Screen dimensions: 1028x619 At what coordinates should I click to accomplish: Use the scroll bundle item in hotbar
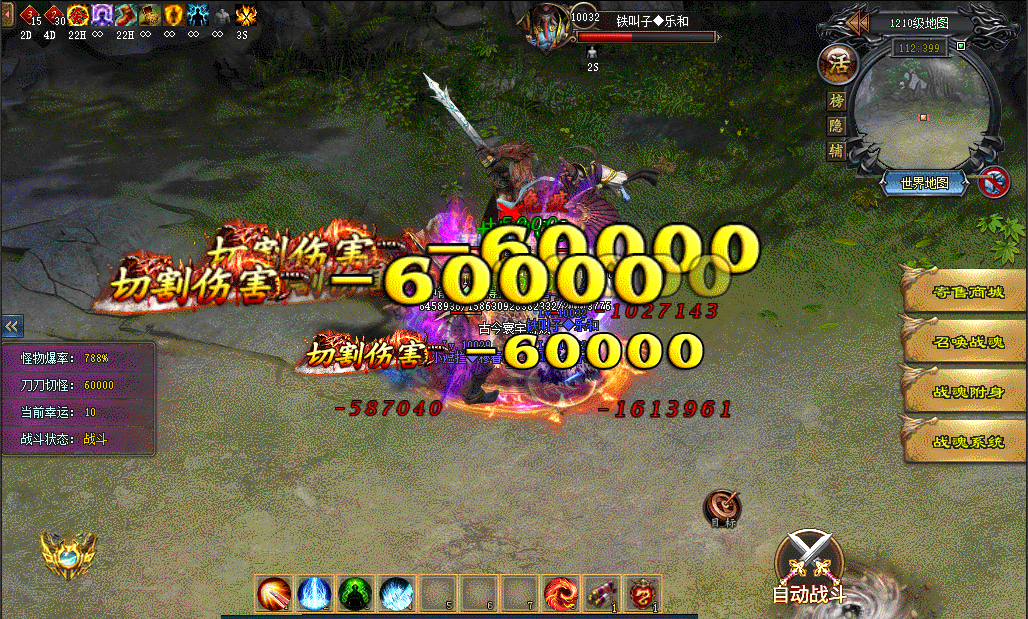pyautogui.click(x=601, y=594)
